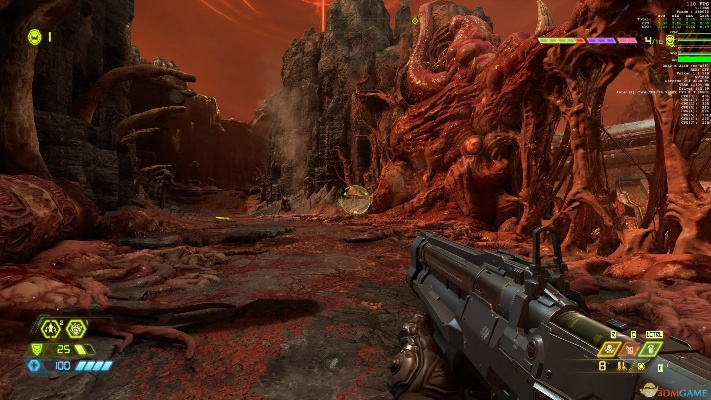
Task: Click the demon skull icon beside the colored bar
Action: (x=668, y=41)
